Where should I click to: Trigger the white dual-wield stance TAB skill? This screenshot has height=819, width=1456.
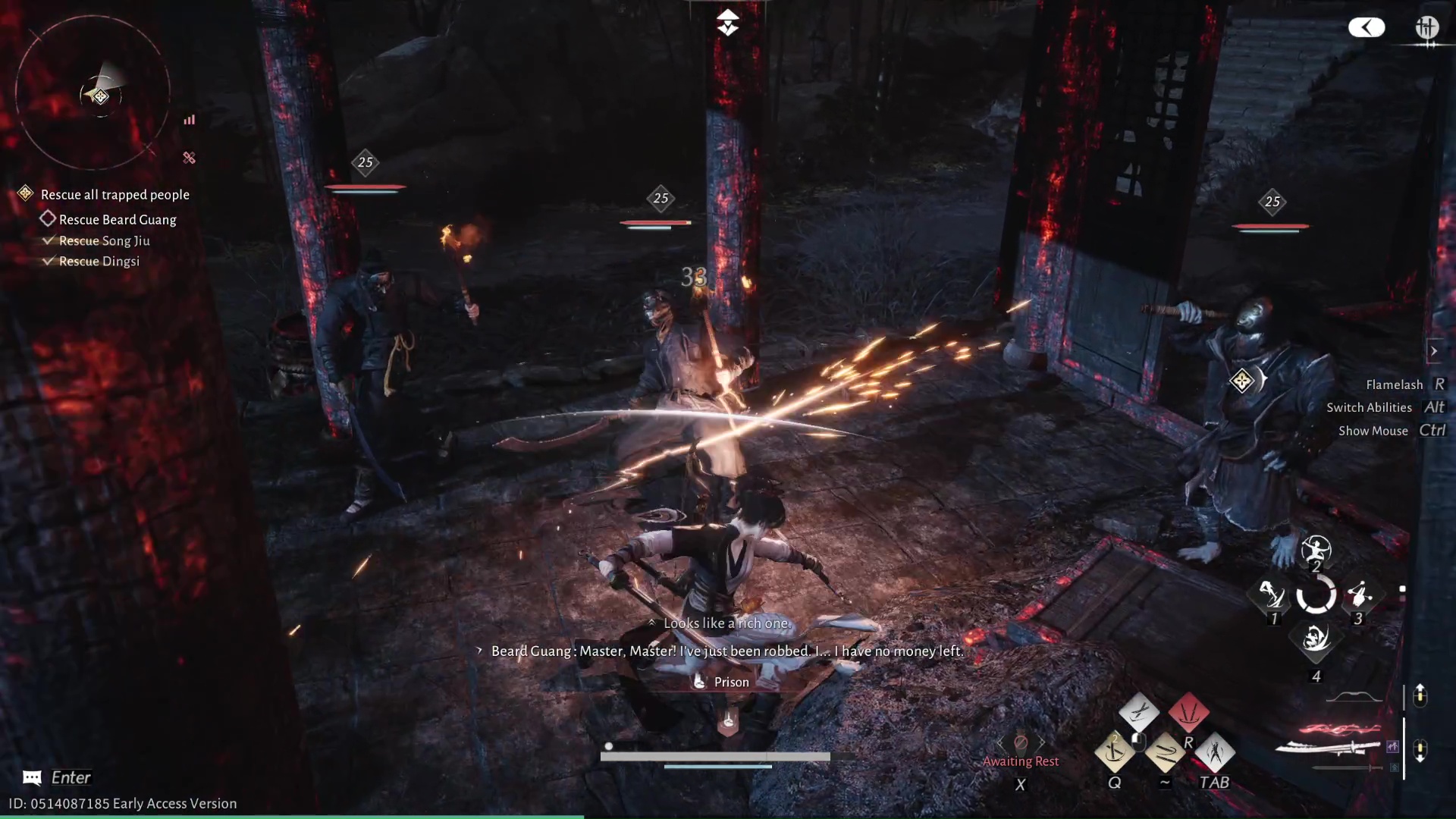coord(1215,752)
